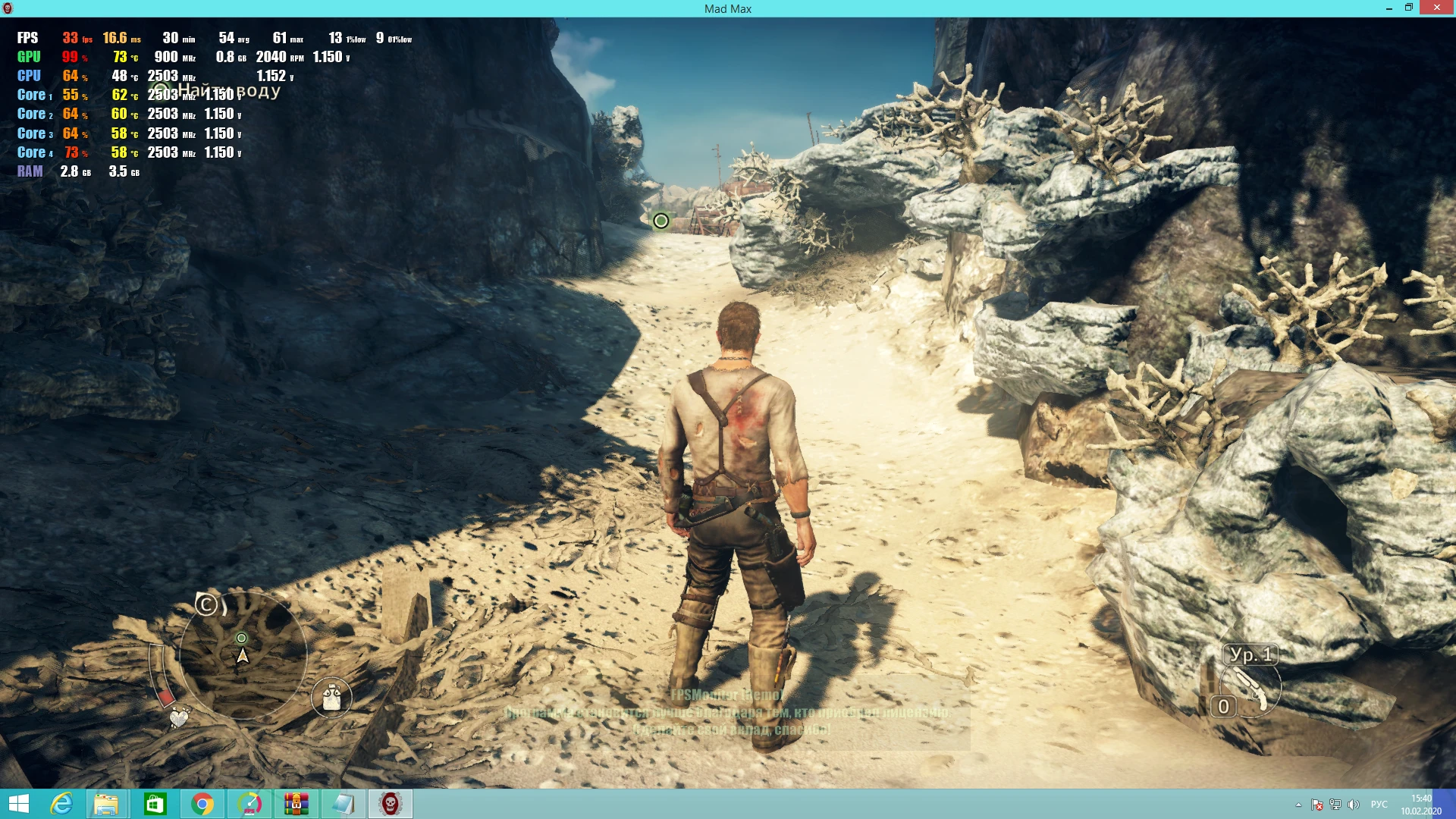Click the skull icon in the Mad Max title bar

[x=9, y=8]
